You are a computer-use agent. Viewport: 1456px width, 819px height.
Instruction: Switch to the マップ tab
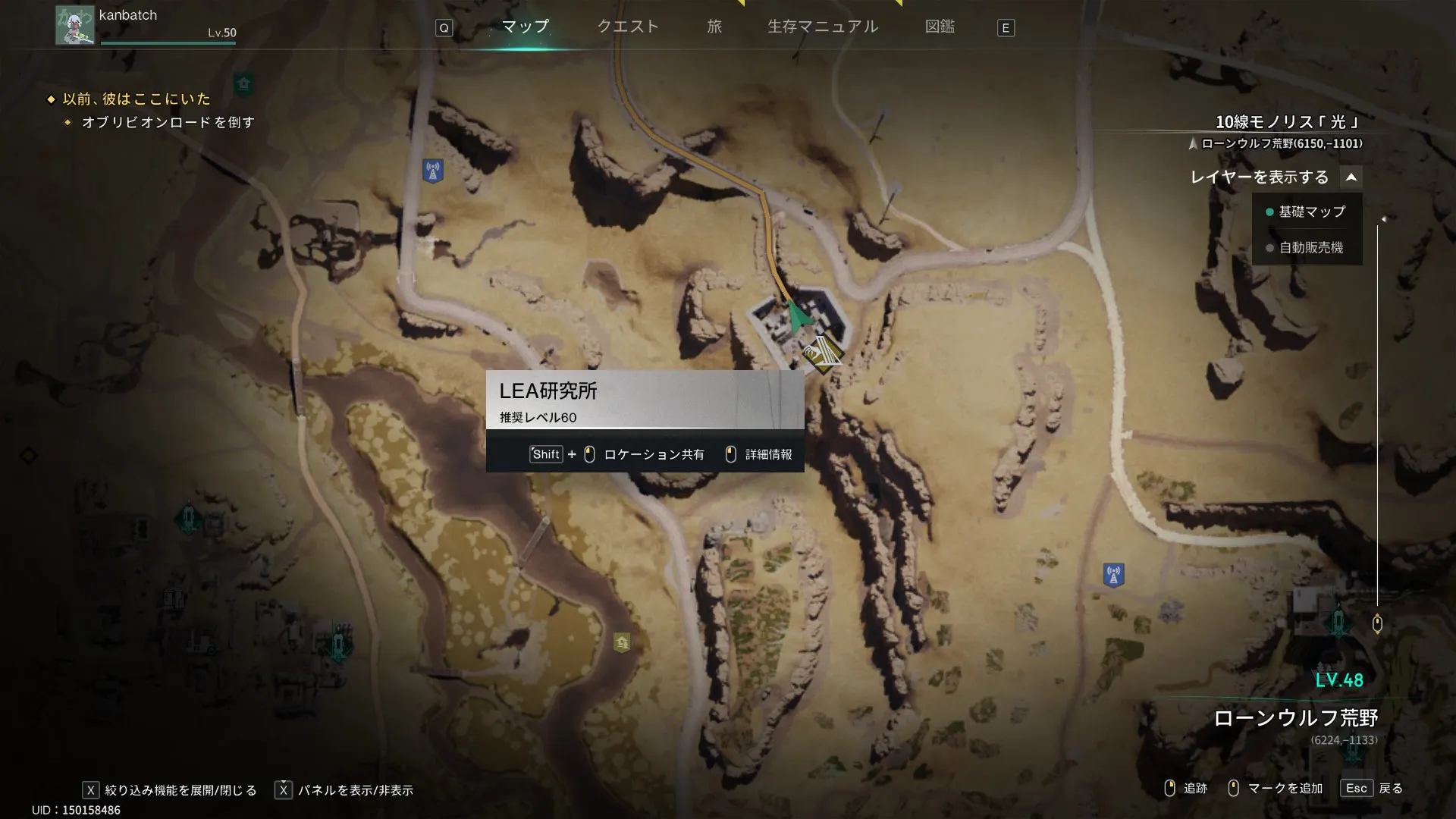click(x=525, y=27)
